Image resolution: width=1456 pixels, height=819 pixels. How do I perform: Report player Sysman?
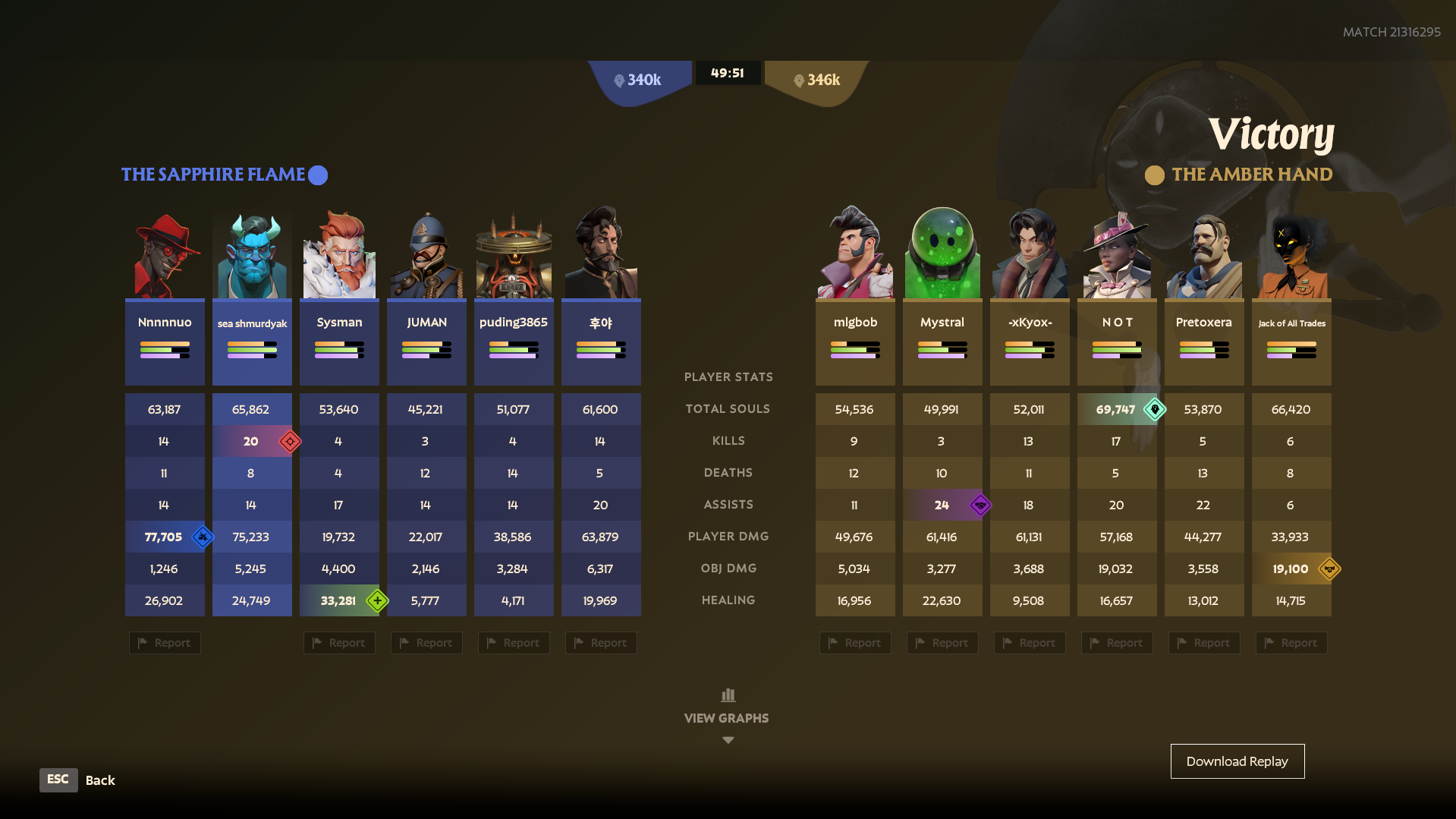click(339, 643)
